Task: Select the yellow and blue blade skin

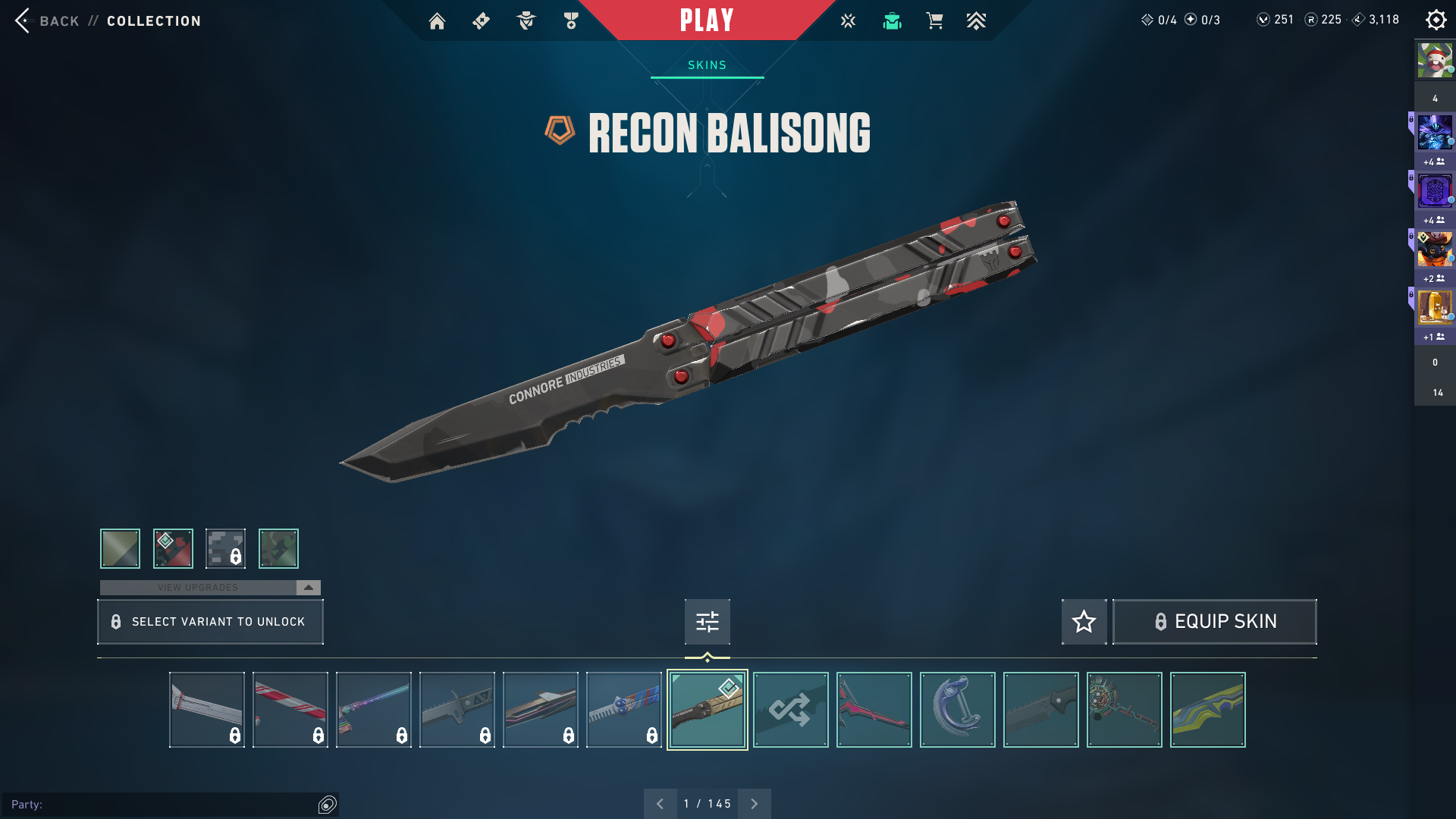Action: click(x=1207, y=710)
